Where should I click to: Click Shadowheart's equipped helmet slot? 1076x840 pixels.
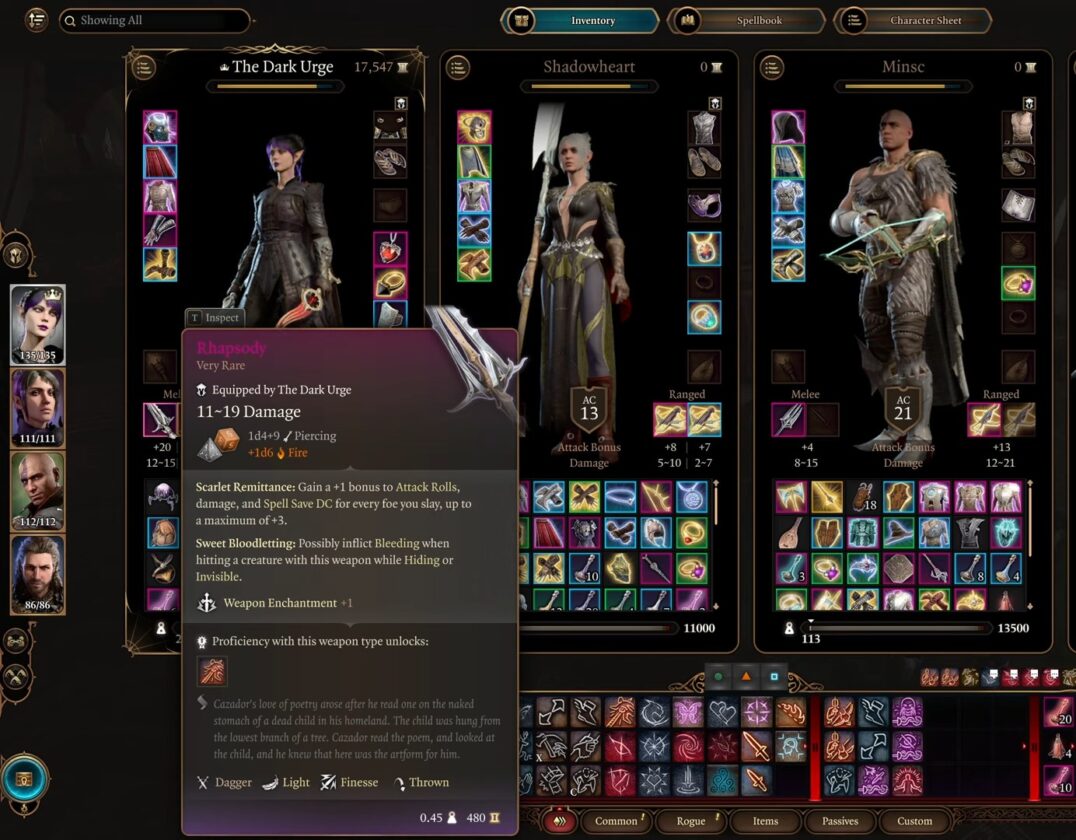coord(474,127)
